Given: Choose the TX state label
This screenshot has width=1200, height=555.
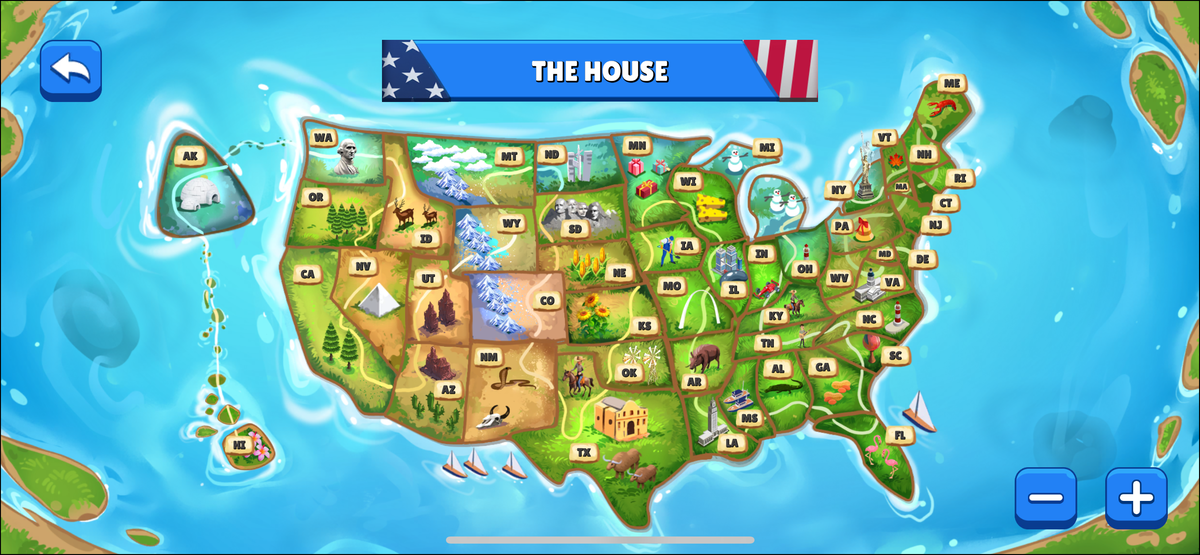Looking at the screenshot, I should pyautogui.click(x=584, y=452).
